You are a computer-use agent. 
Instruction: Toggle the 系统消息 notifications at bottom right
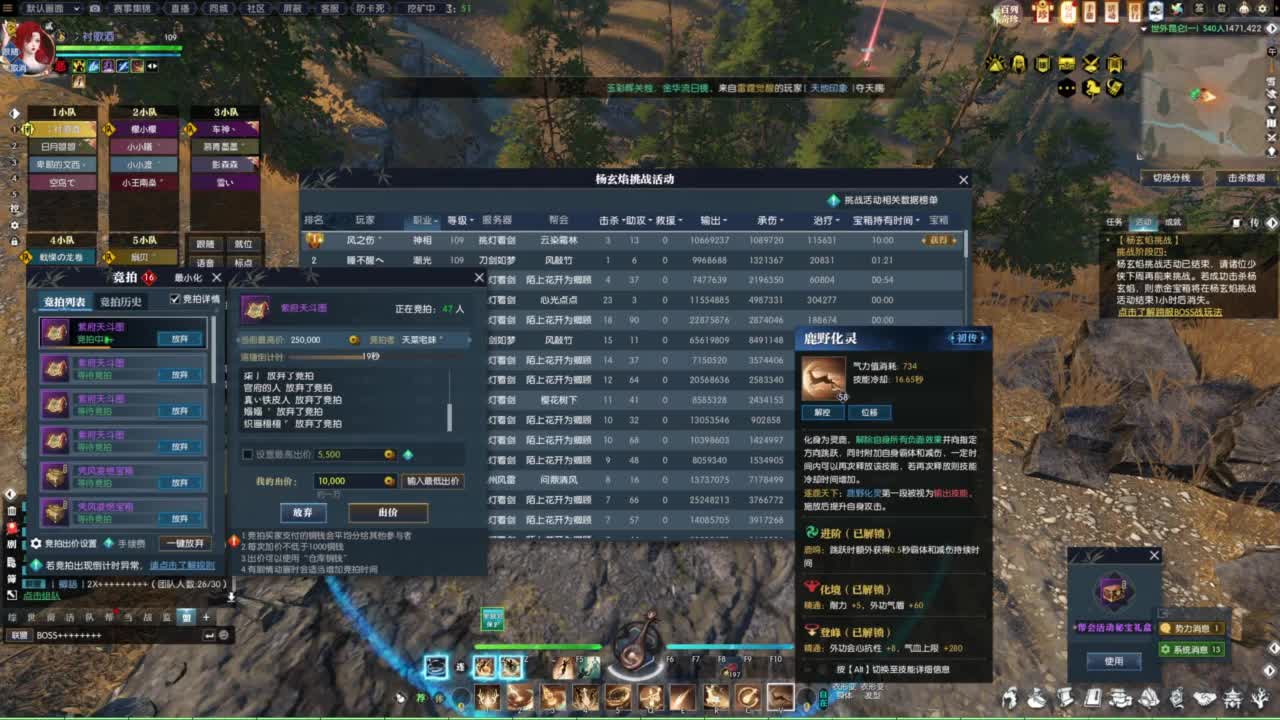pos(1192,649)
